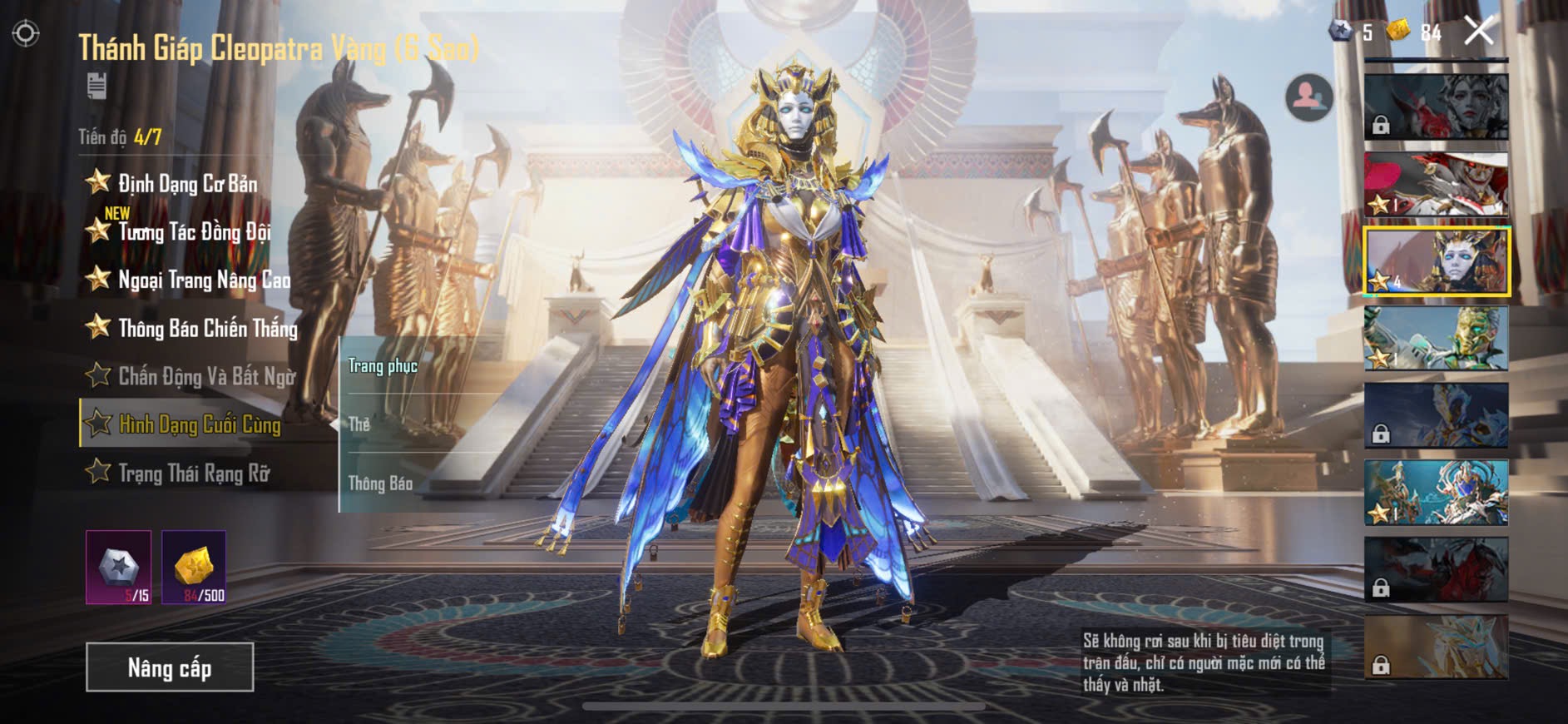Close the Cleopatra armor screen
The width and height of the screenshot is (1568, 724).
(1479, 32)
